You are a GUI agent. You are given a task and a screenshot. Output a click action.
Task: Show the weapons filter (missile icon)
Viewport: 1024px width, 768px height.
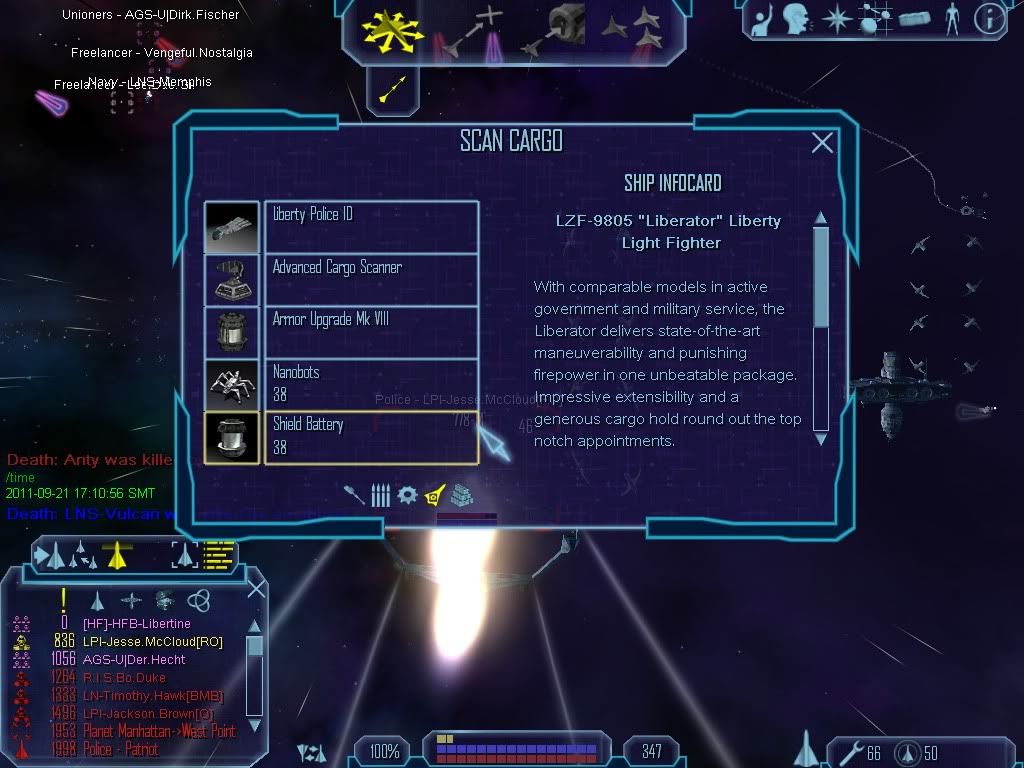355,494
